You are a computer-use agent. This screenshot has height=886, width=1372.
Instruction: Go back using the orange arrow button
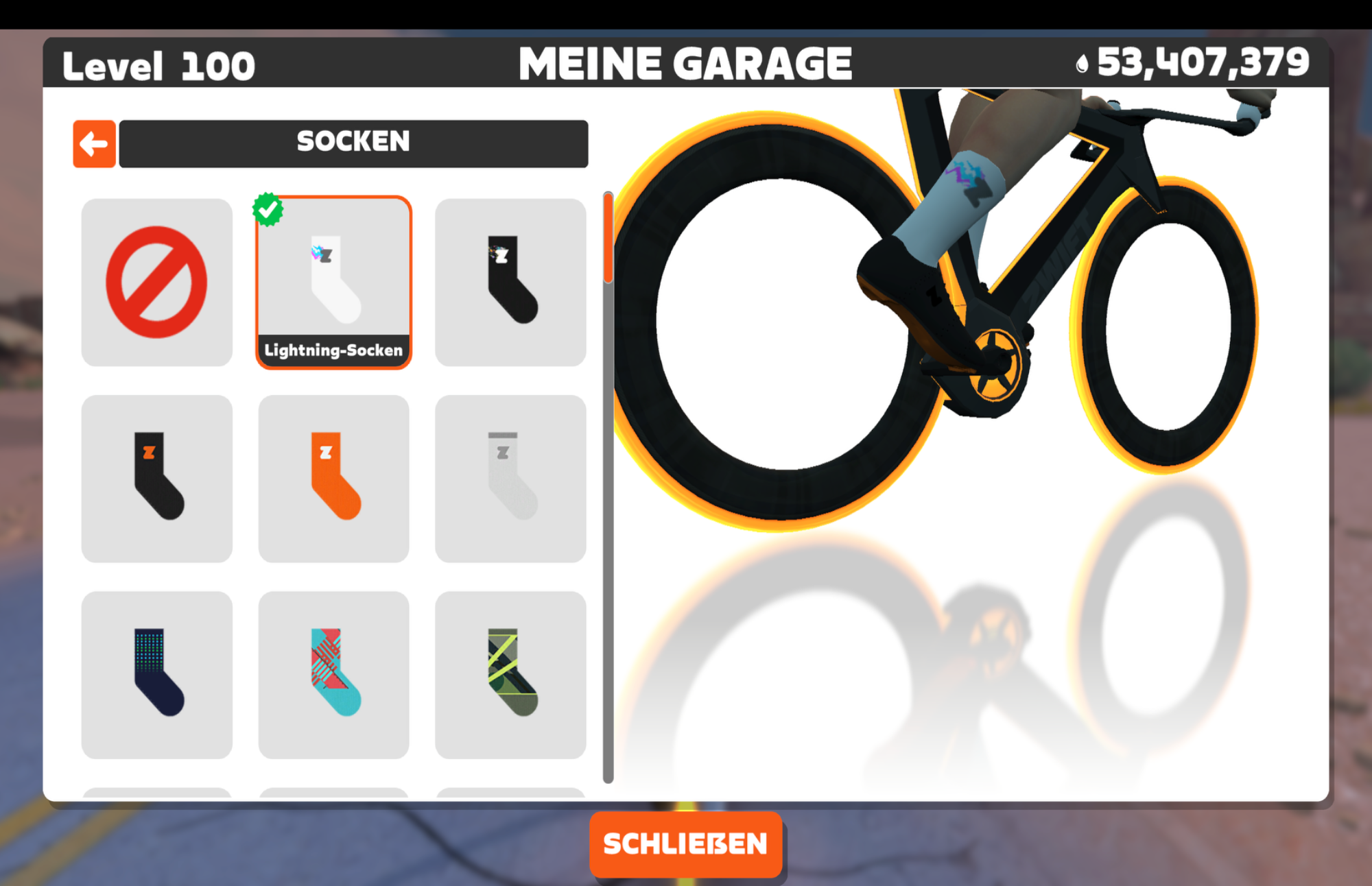pos(94,144)
